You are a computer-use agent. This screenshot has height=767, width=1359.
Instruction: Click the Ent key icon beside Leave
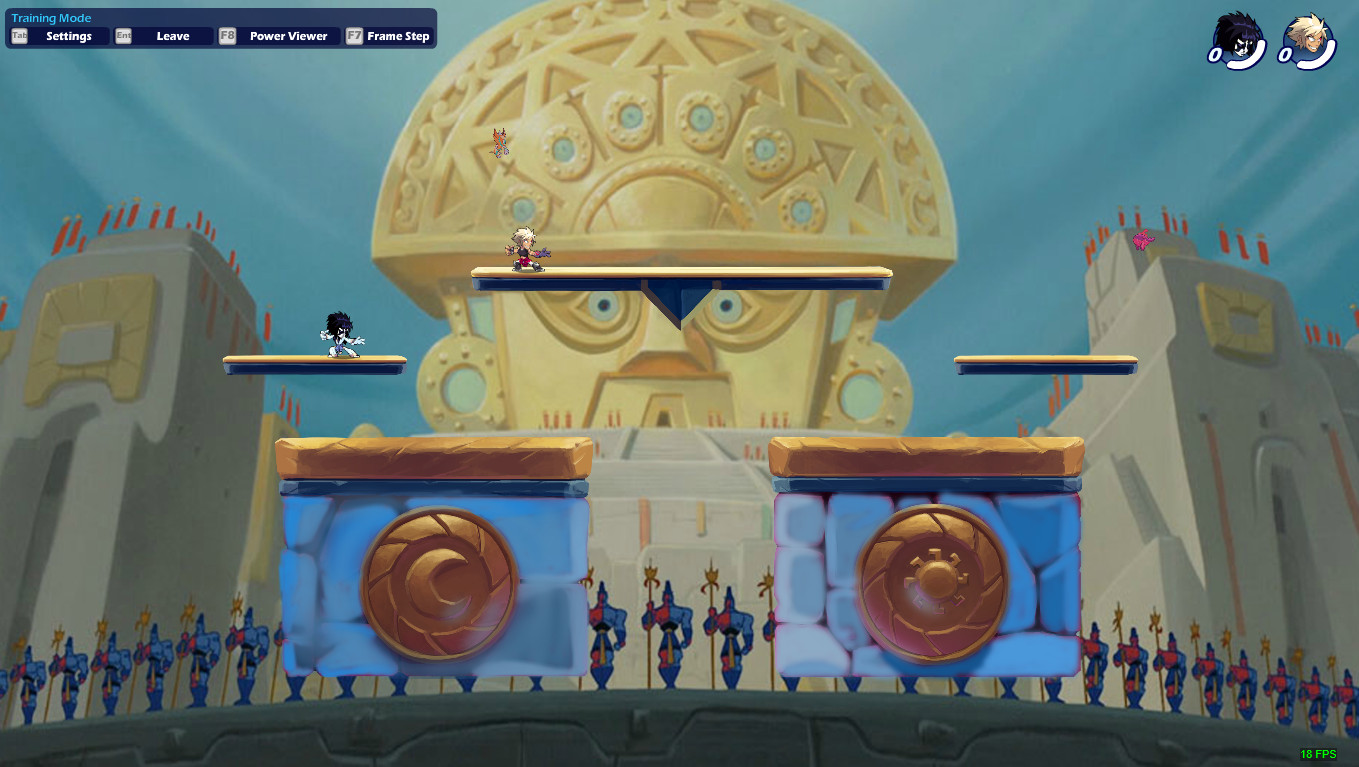point(122,35)
